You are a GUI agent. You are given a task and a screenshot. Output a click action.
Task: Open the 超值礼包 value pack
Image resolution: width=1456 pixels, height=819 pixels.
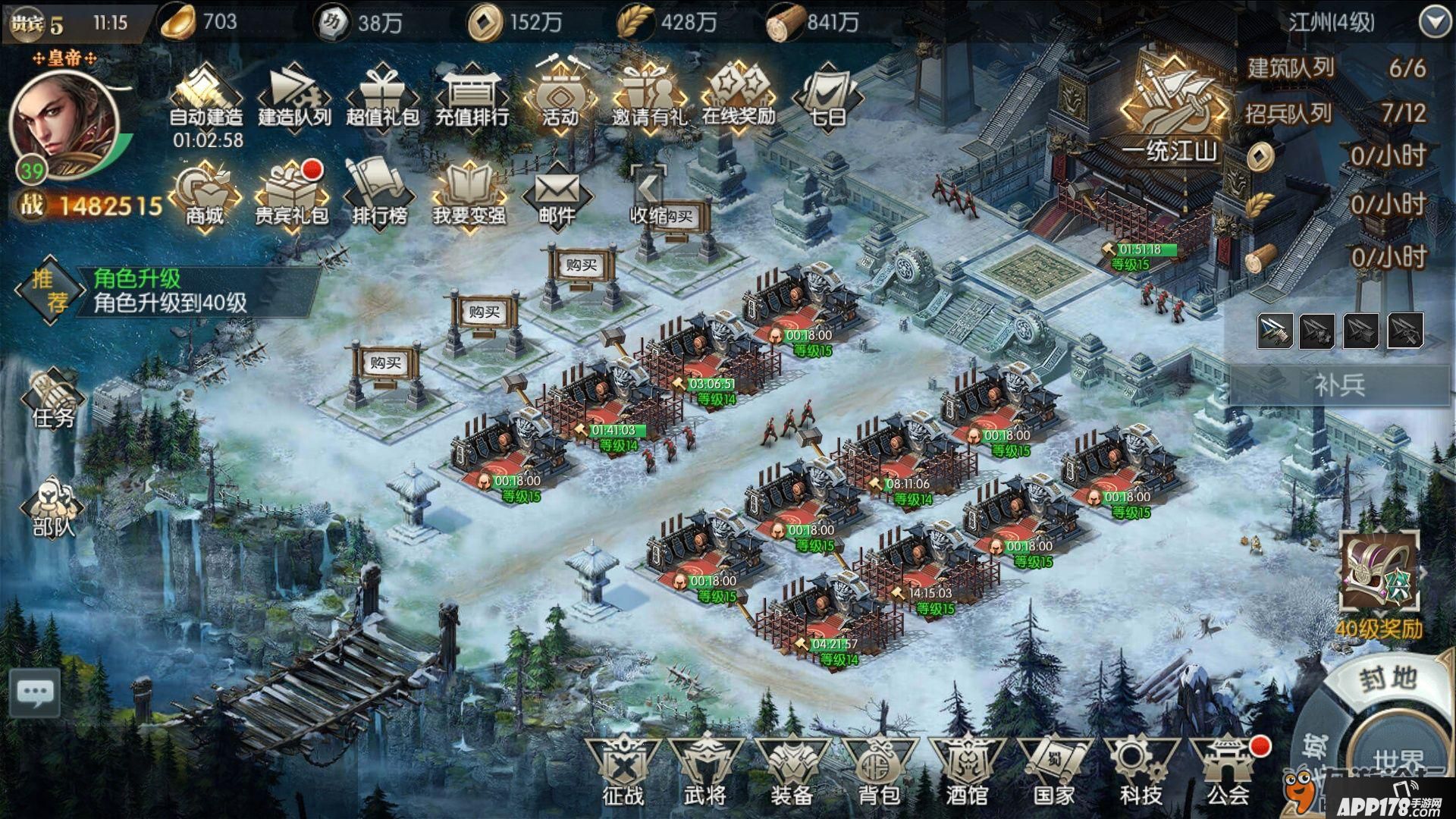[382, 99]
